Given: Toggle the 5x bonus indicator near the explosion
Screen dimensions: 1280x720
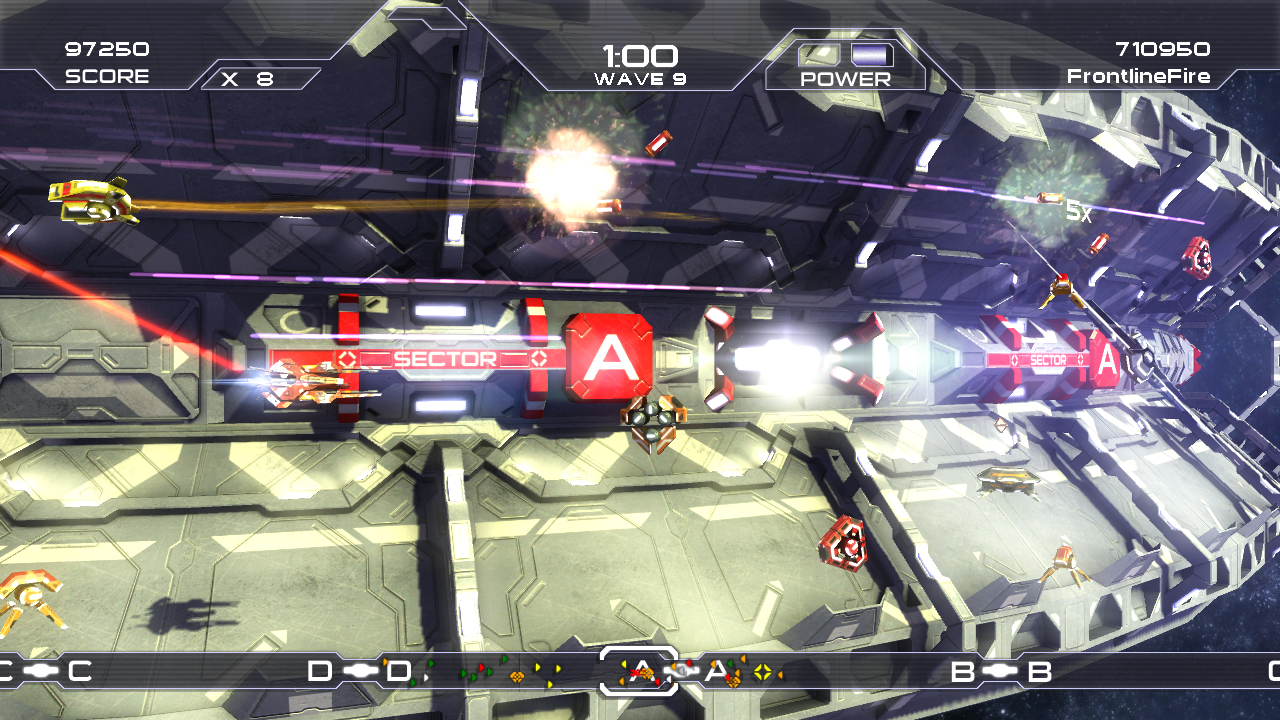Looking at the screenshot, I should click(x=1078, y=212).
